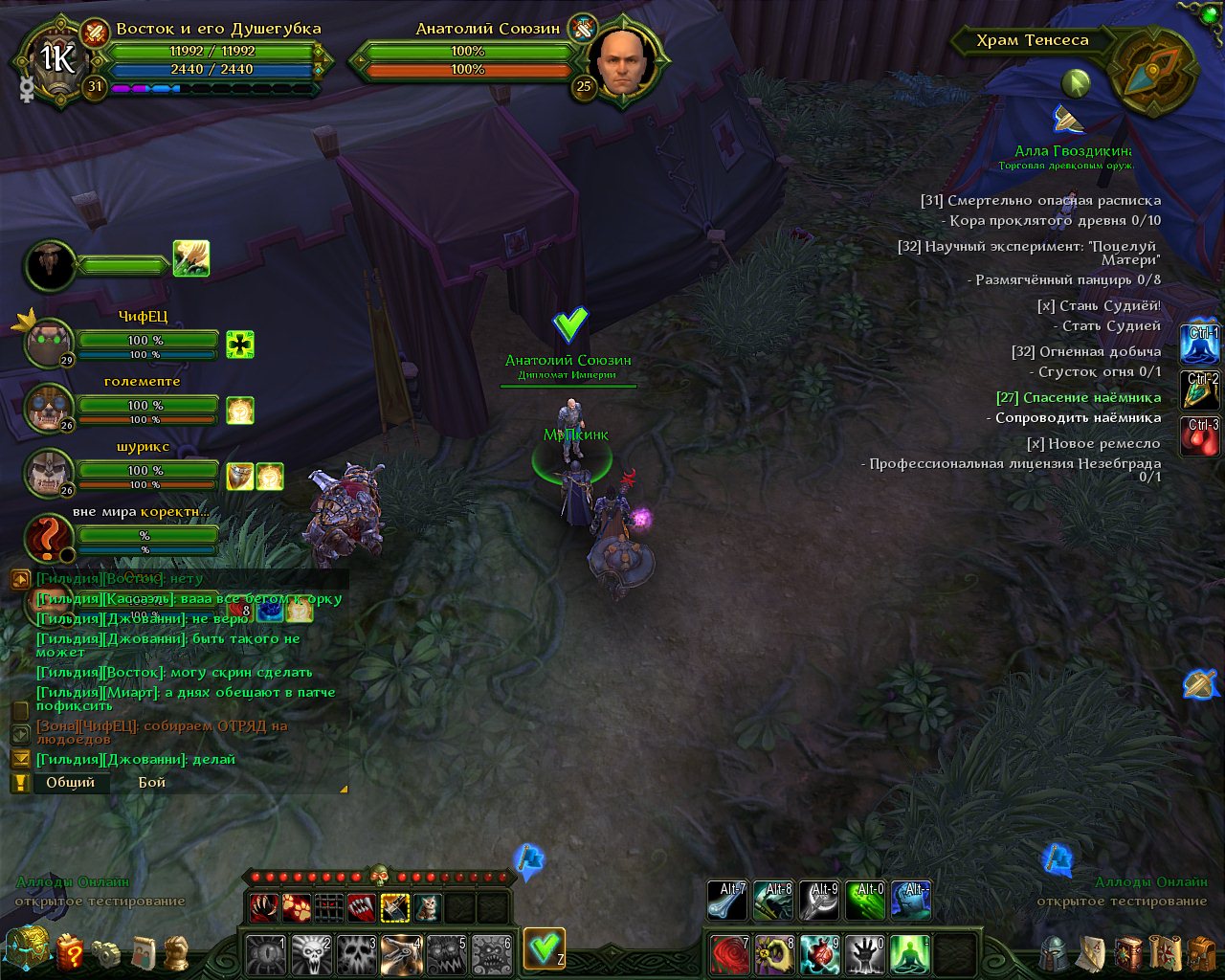The height and width of the screenshot is (980, 1225).
Task: Open the backpack inventory icon
Action: pos(1202,953)
